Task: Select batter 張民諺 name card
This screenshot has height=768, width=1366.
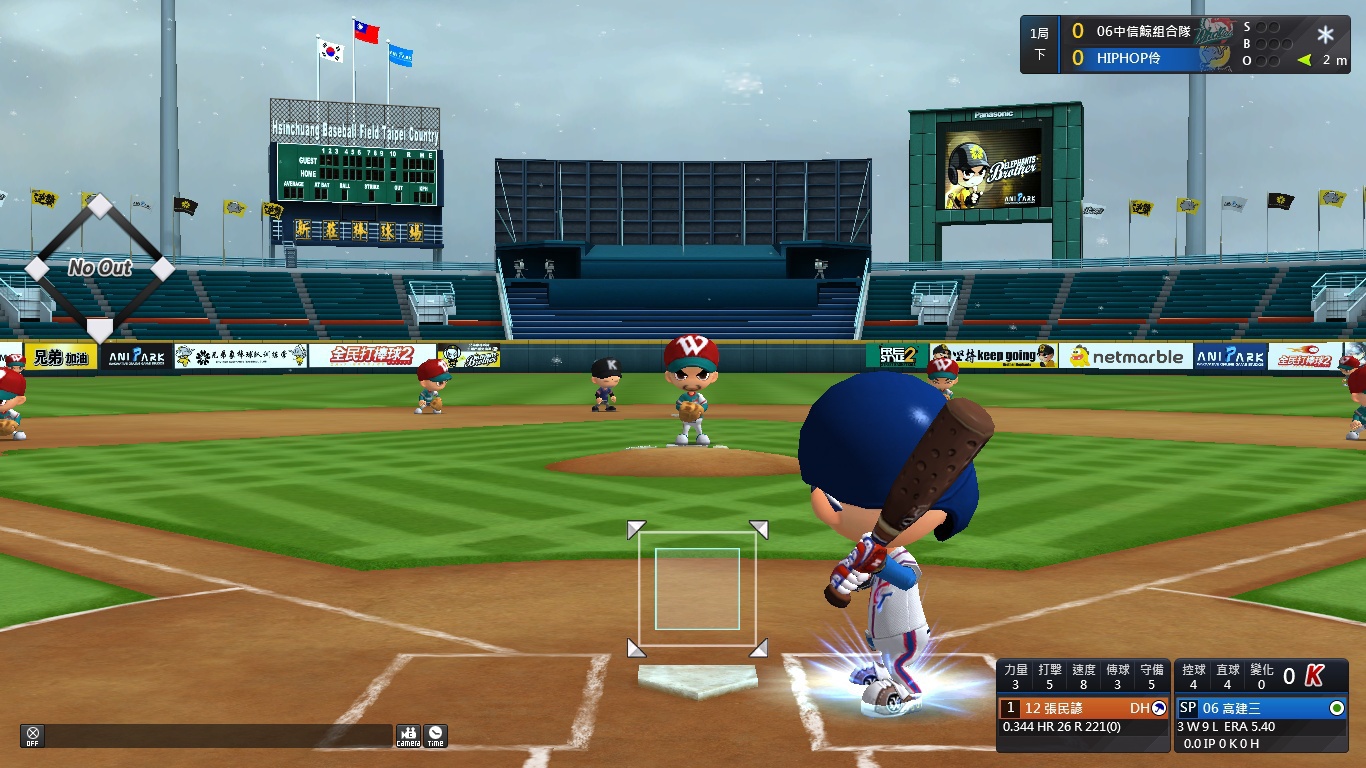Action: (1085, 708)
